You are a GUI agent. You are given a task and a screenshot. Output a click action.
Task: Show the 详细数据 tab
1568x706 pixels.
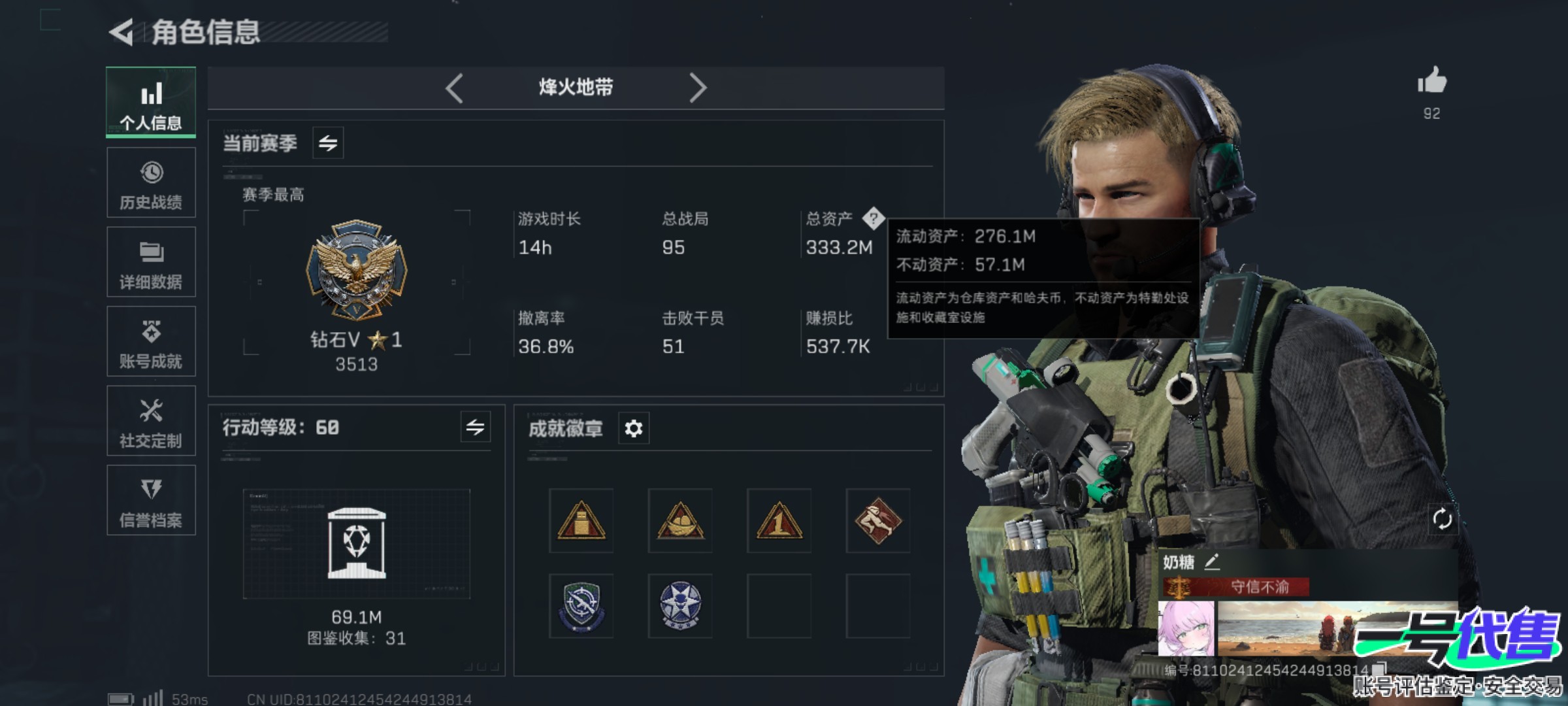click(151, 262)
